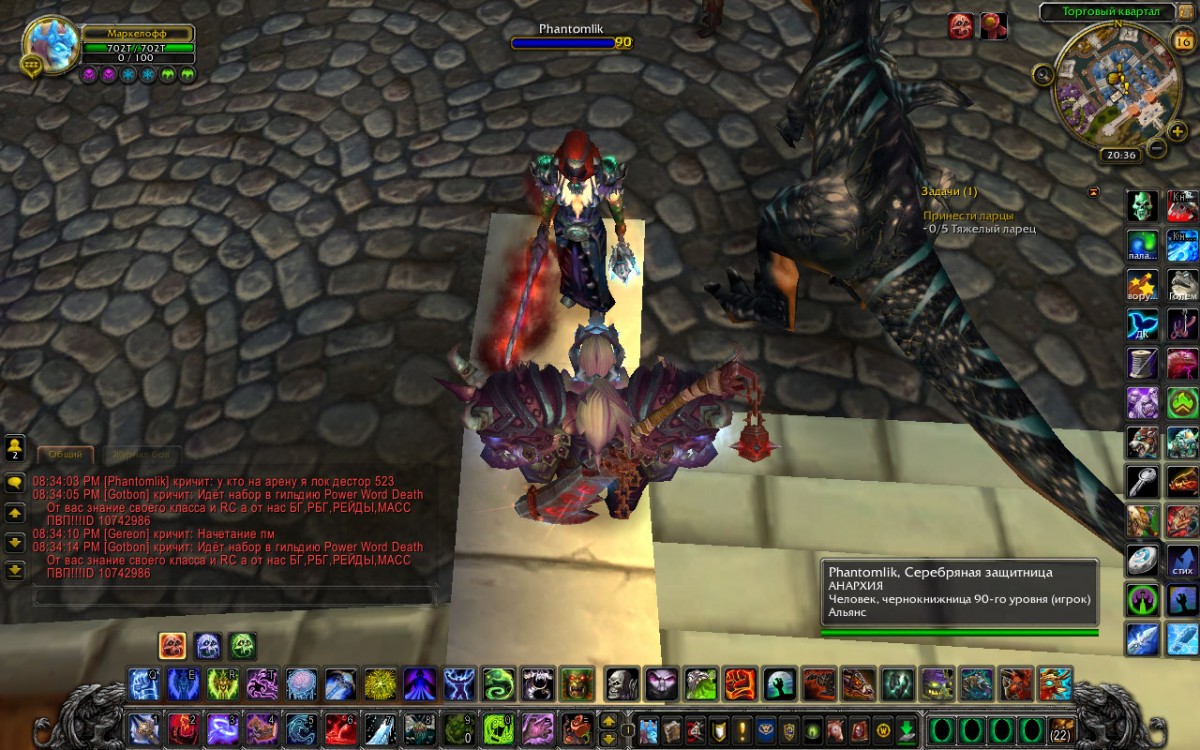Click the Маркелофф player portrait
The width and height of the screenshot is (1200, 750).
[x=49, y=43]
